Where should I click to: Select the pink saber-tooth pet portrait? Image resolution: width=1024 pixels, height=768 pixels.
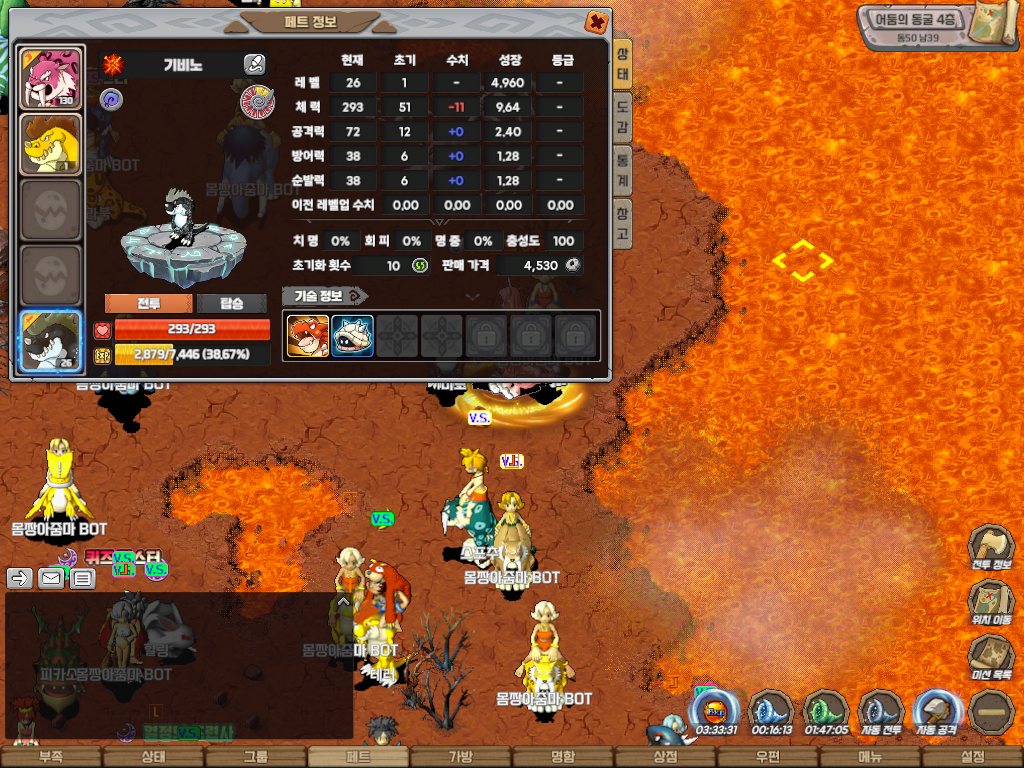tap(50, 78)
